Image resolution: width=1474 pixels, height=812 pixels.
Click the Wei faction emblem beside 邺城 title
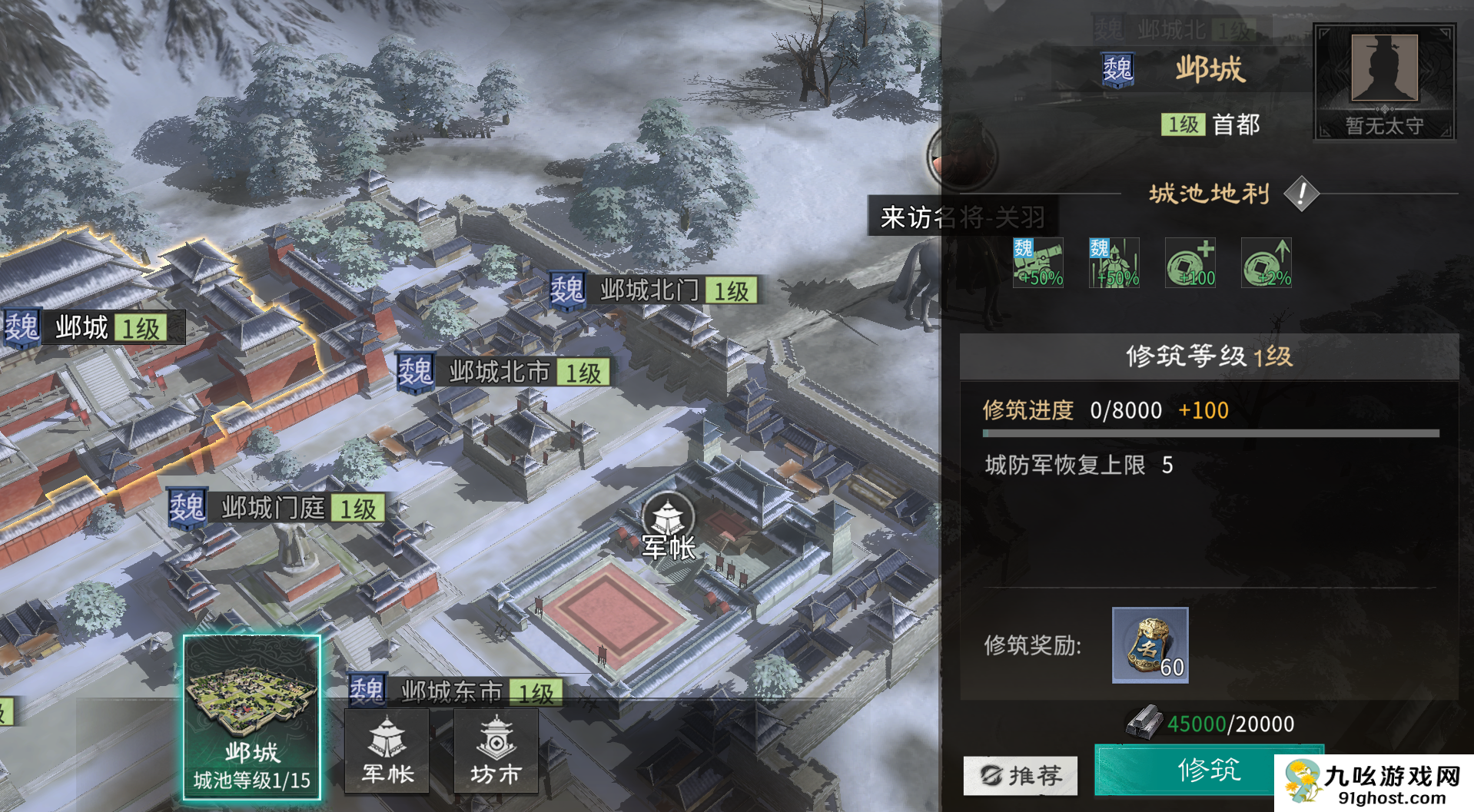(x=1118, y=68)
